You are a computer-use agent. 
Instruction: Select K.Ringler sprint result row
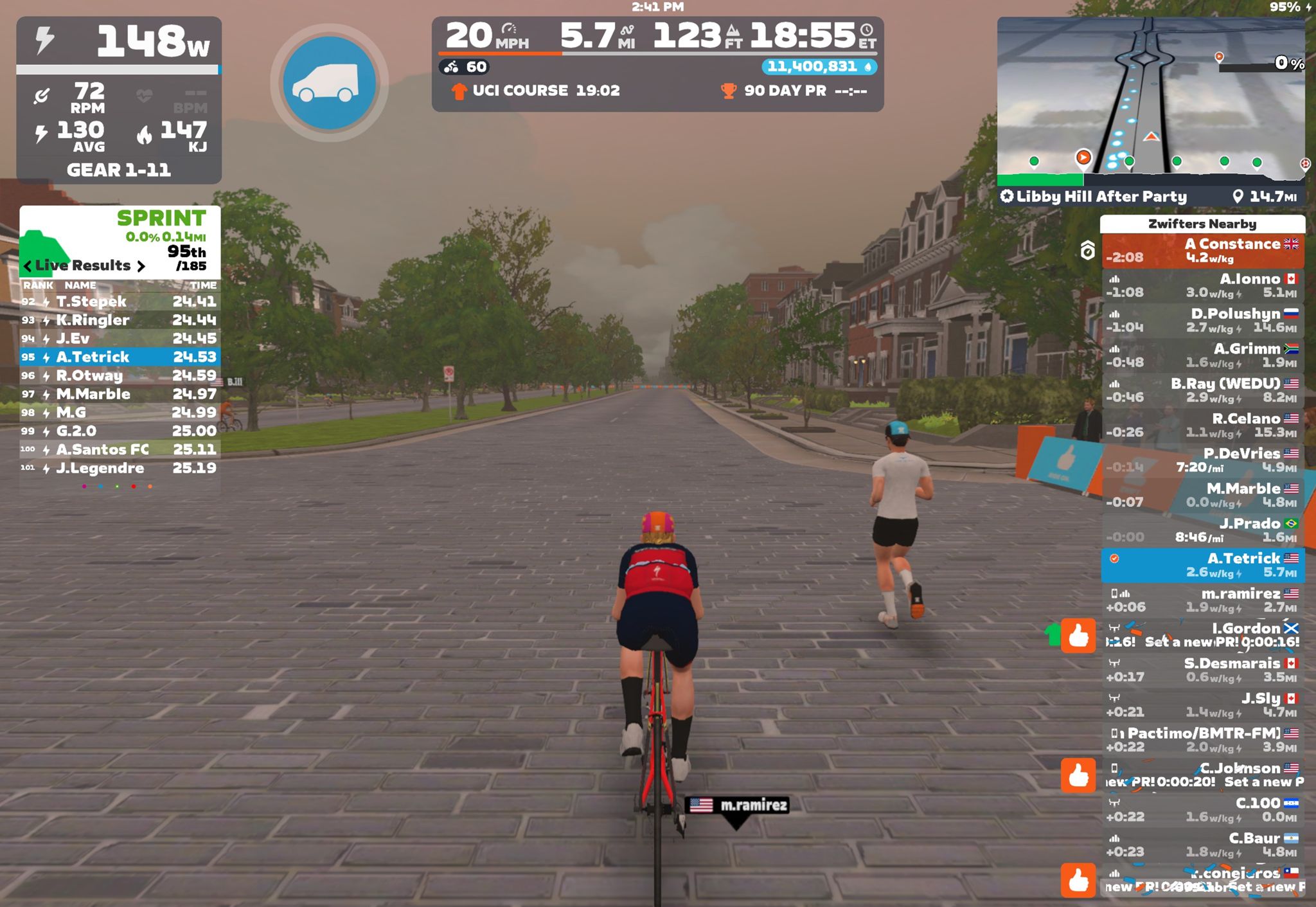click(x=120, y=320)
